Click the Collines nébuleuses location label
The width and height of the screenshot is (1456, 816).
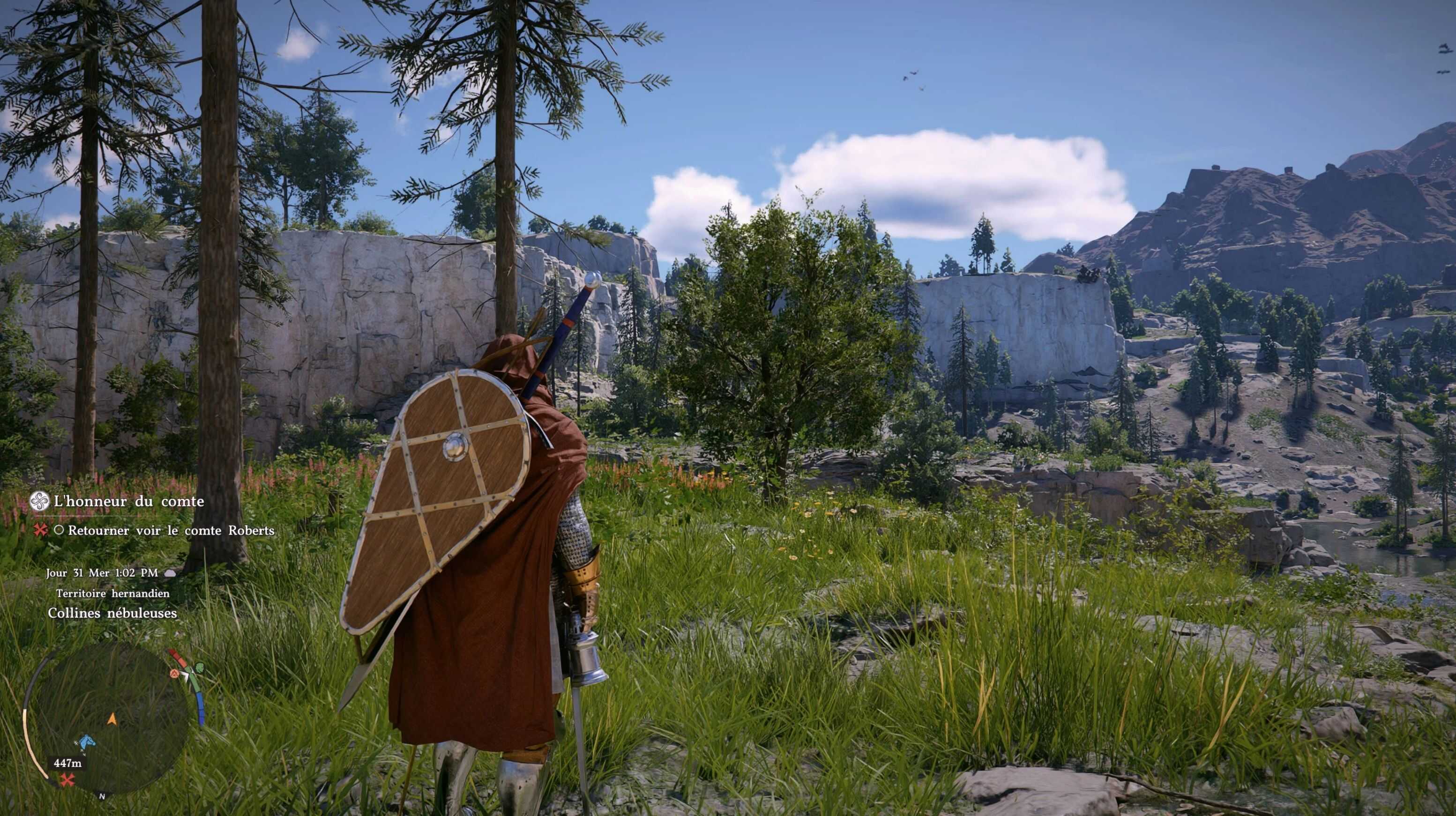click(x=112, y=613)
